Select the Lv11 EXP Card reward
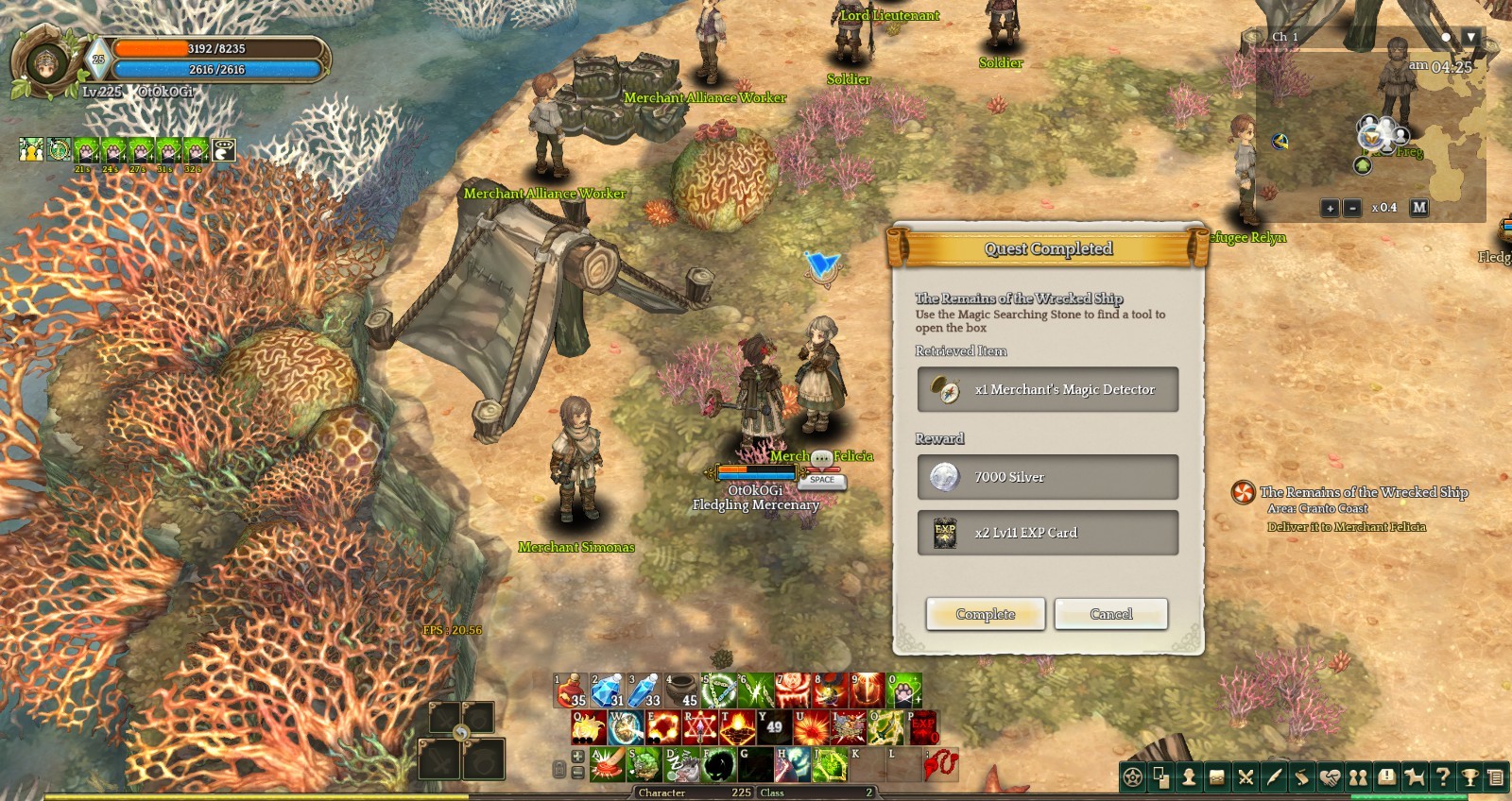 (1047, 533)
